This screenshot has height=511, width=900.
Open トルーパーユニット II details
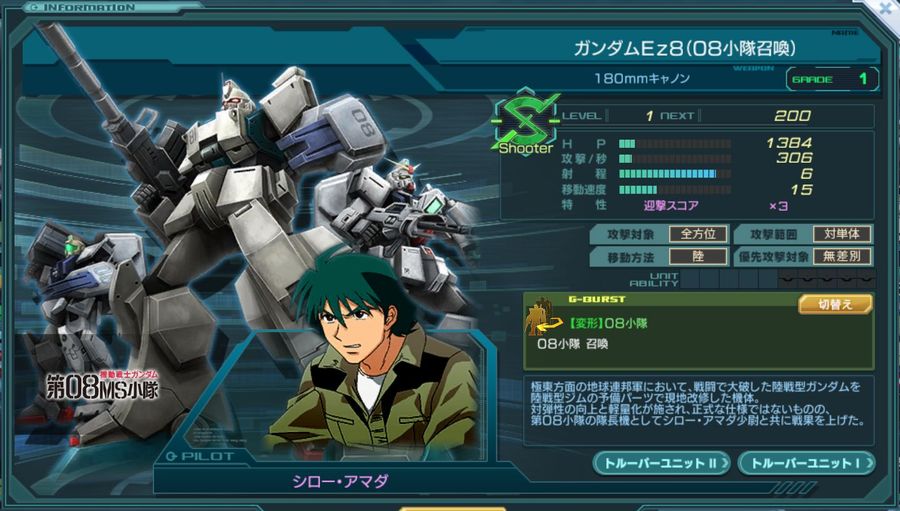coord(663,463)
